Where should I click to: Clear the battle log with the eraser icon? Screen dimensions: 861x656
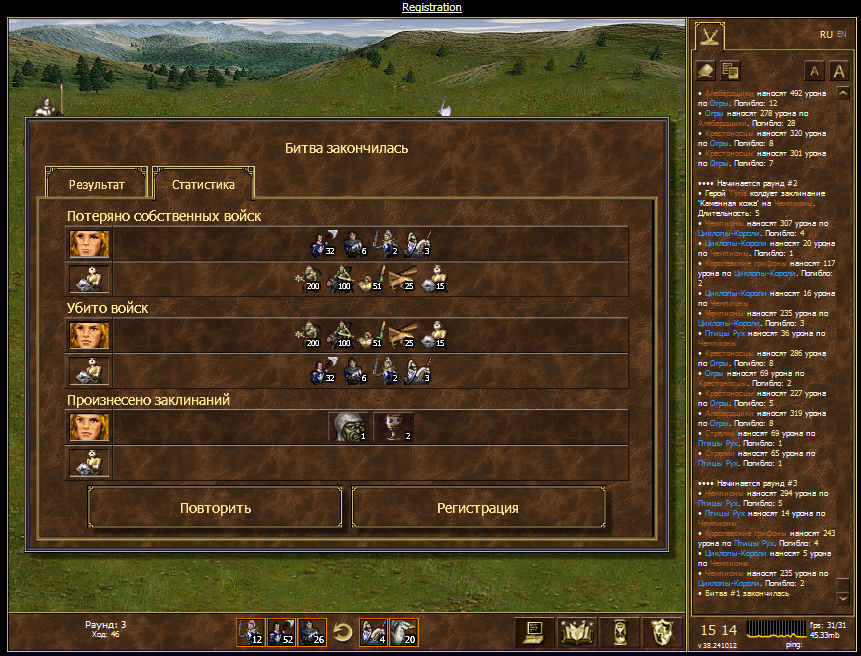(x=706, y=70)
